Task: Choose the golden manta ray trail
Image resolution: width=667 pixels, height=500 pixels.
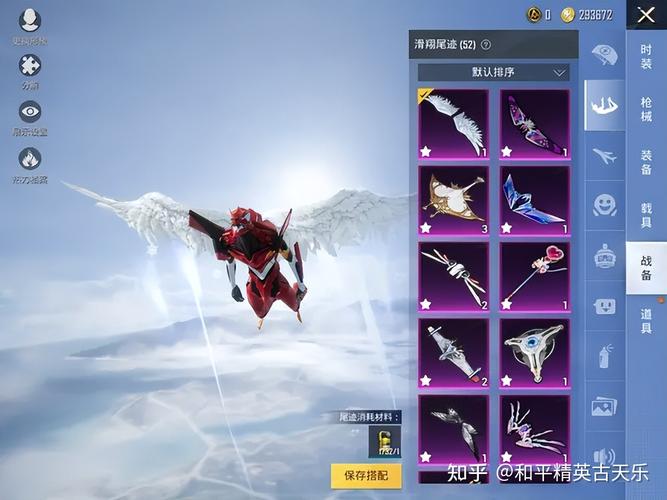Action: tap(454, 200)
